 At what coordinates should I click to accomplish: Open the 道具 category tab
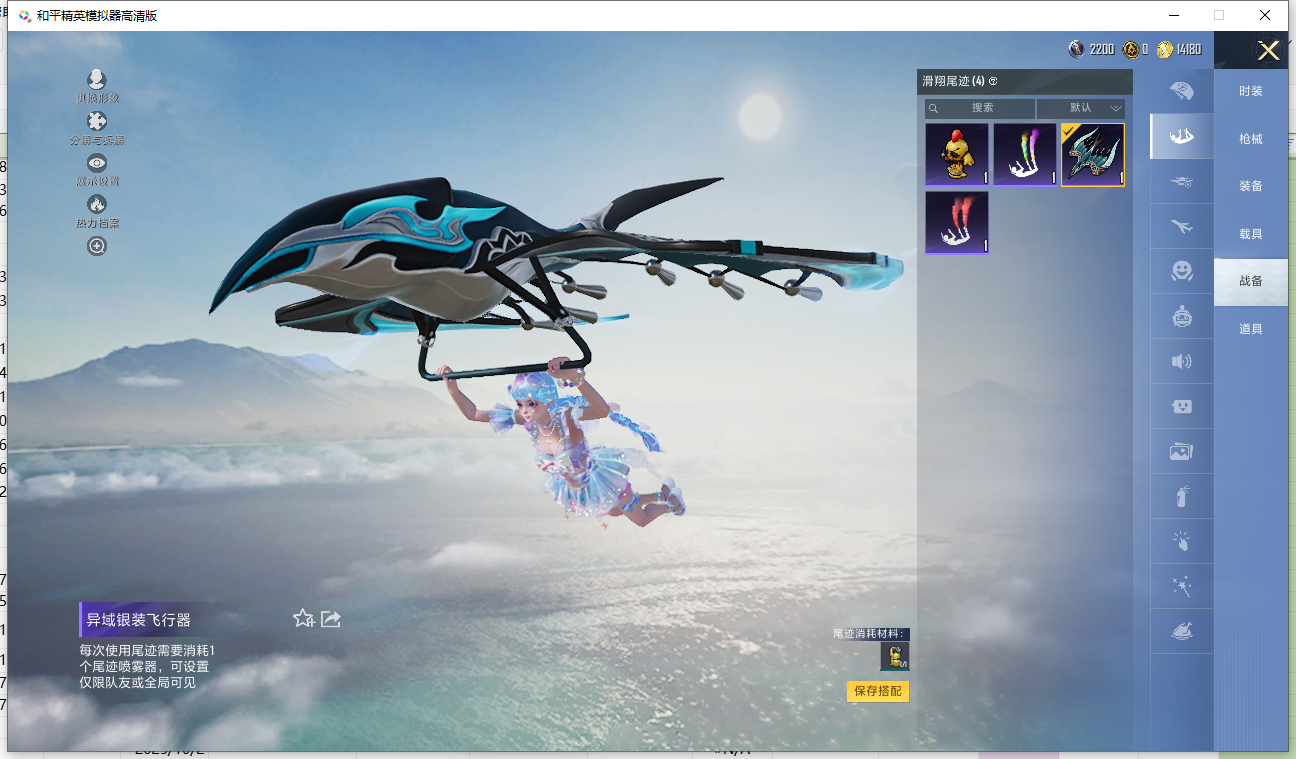(x=1250, y=329)
